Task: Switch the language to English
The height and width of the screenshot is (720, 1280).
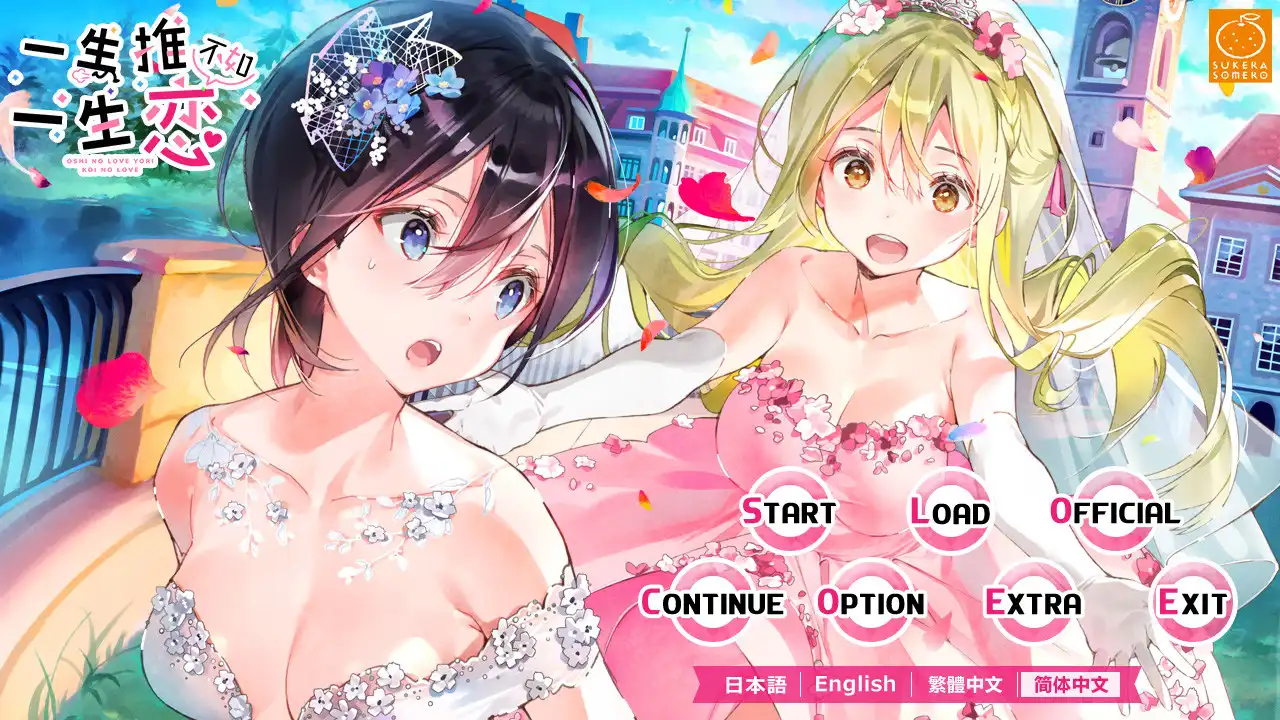Action: [856, 685]
